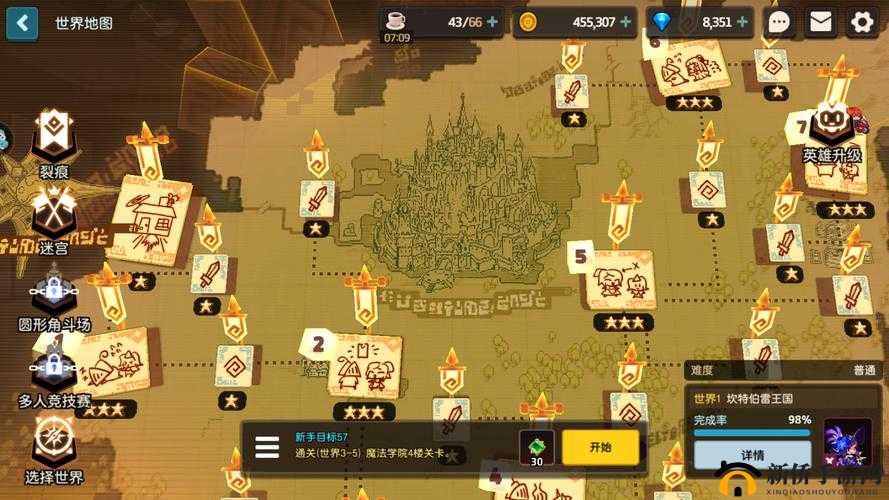Viewport: 889px width, 500px height.
Task: Open the mailbox envelope
Action: tap(821, 22)
